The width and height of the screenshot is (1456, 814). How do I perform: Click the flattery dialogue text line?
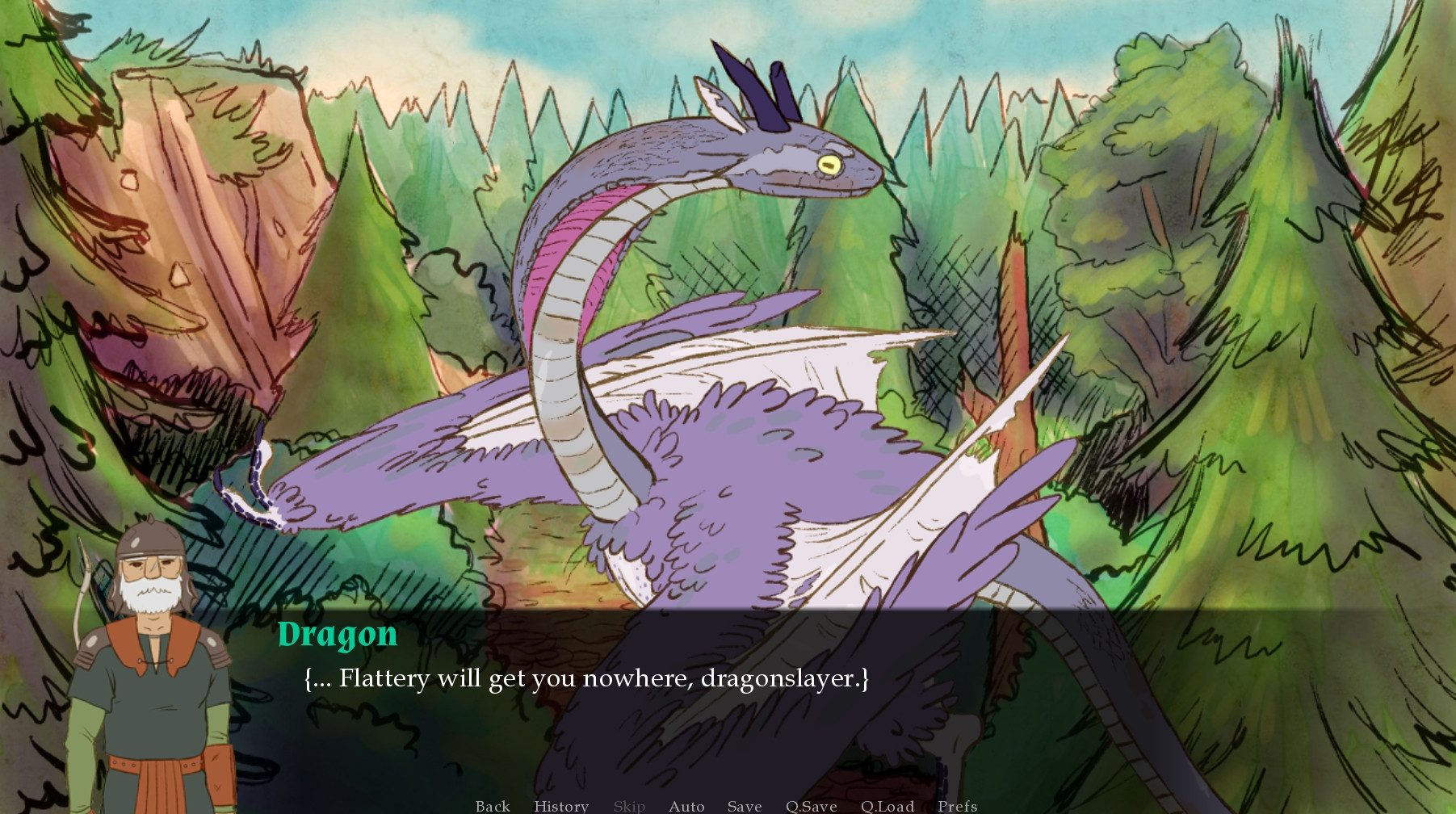tap(585, 679)
